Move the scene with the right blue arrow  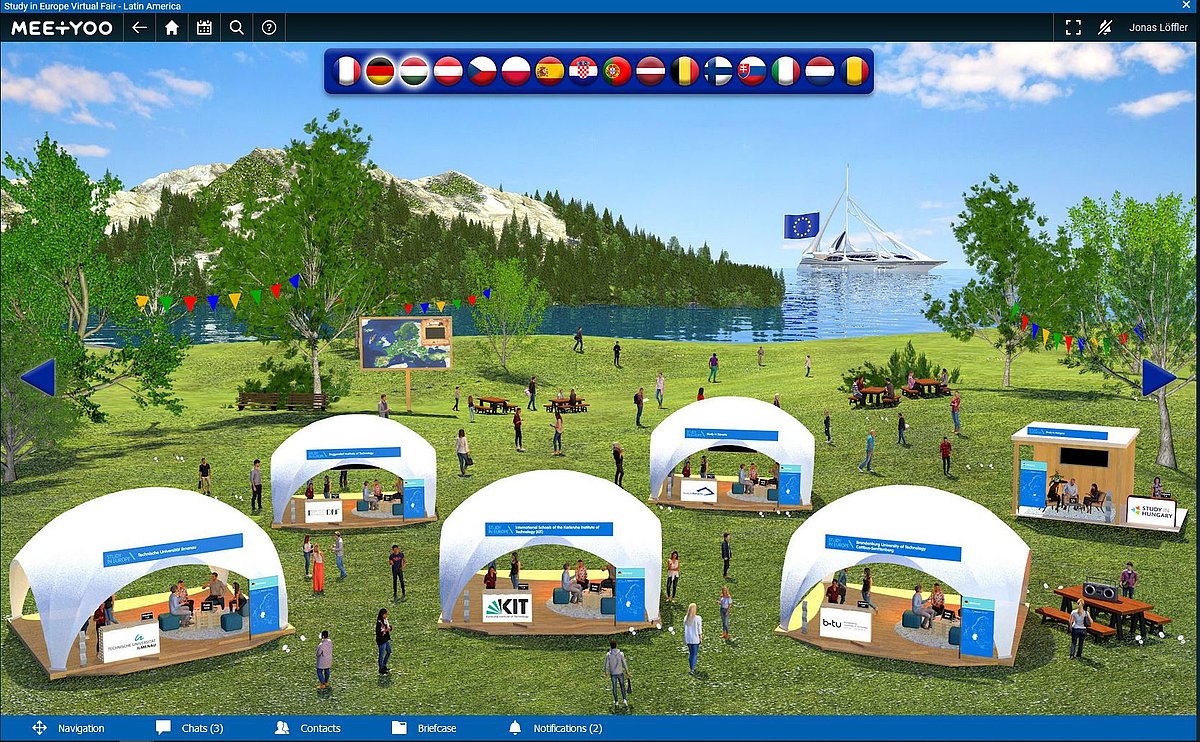[1159, 377]
